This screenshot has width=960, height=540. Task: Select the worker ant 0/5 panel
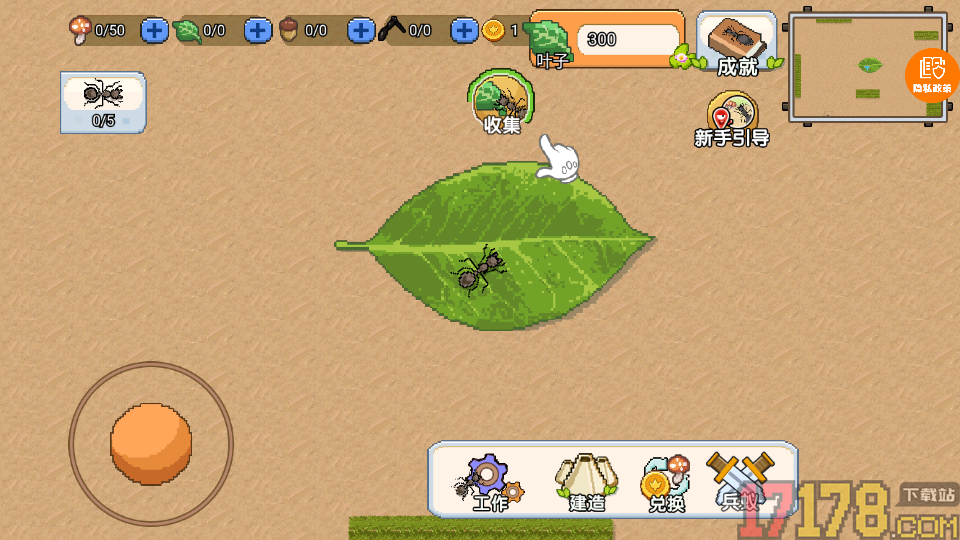(x=102, y=101)
